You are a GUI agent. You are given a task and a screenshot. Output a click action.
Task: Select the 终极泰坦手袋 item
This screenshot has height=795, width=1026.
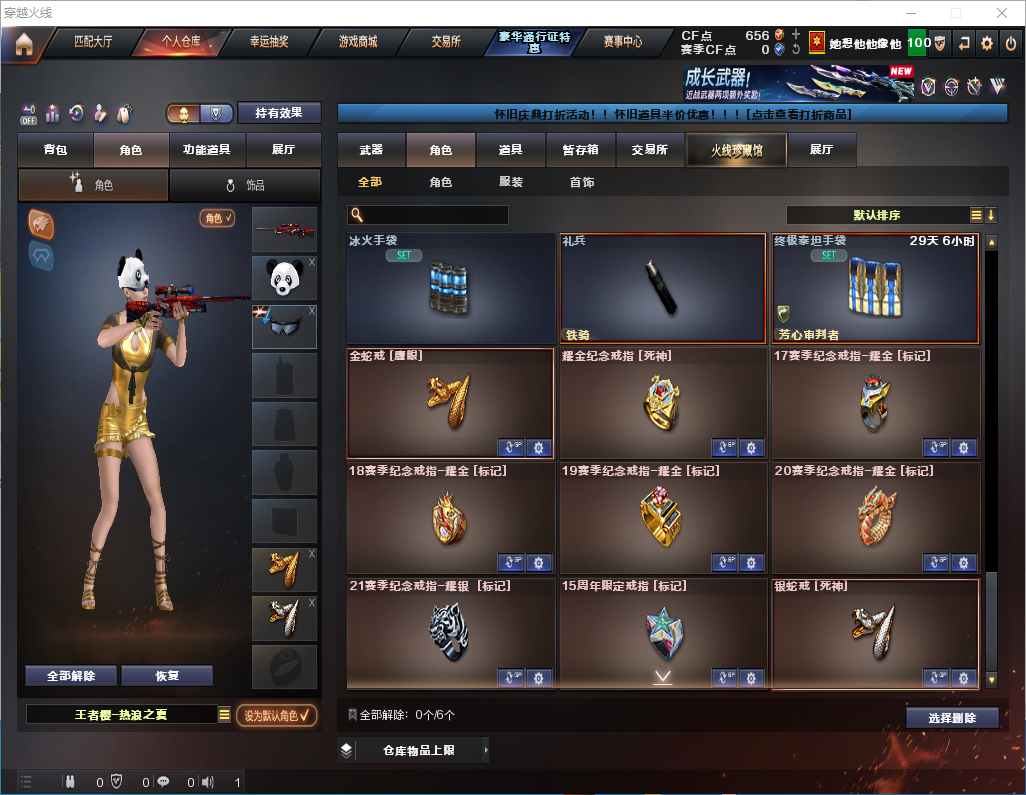click(x=875, y=288)
